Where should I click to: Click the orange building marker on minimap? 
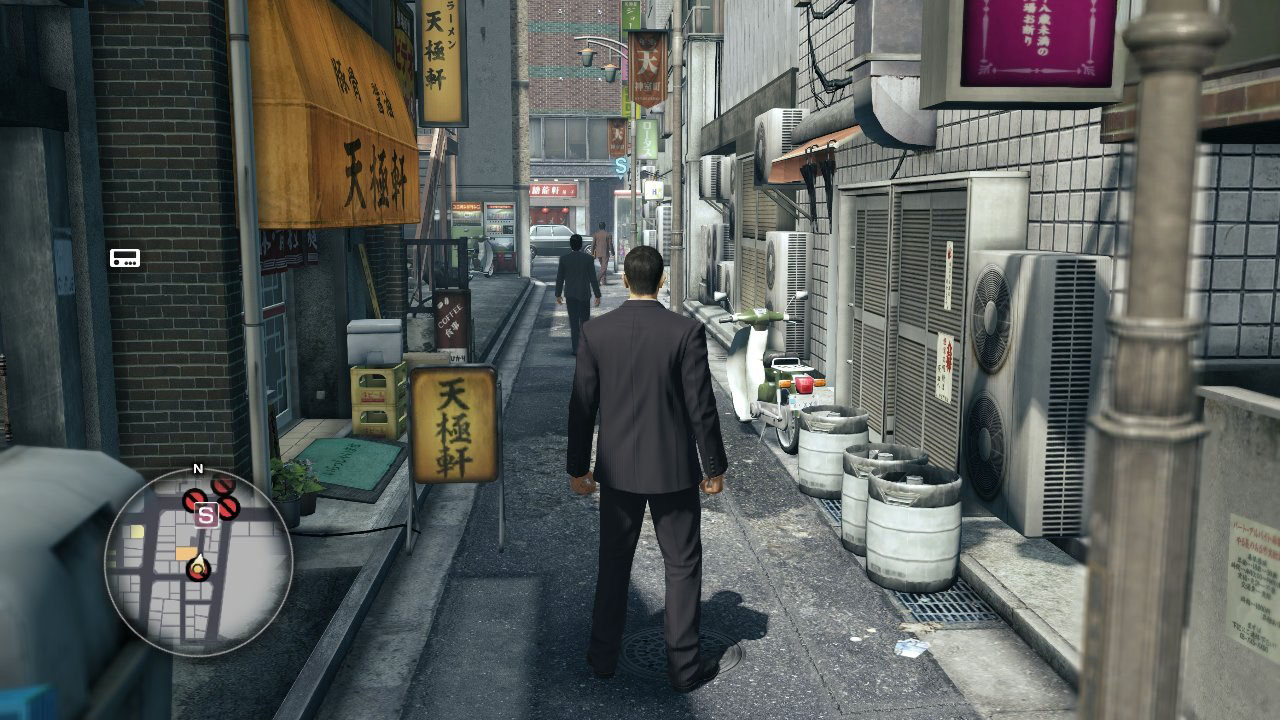(x=186, y=552)
